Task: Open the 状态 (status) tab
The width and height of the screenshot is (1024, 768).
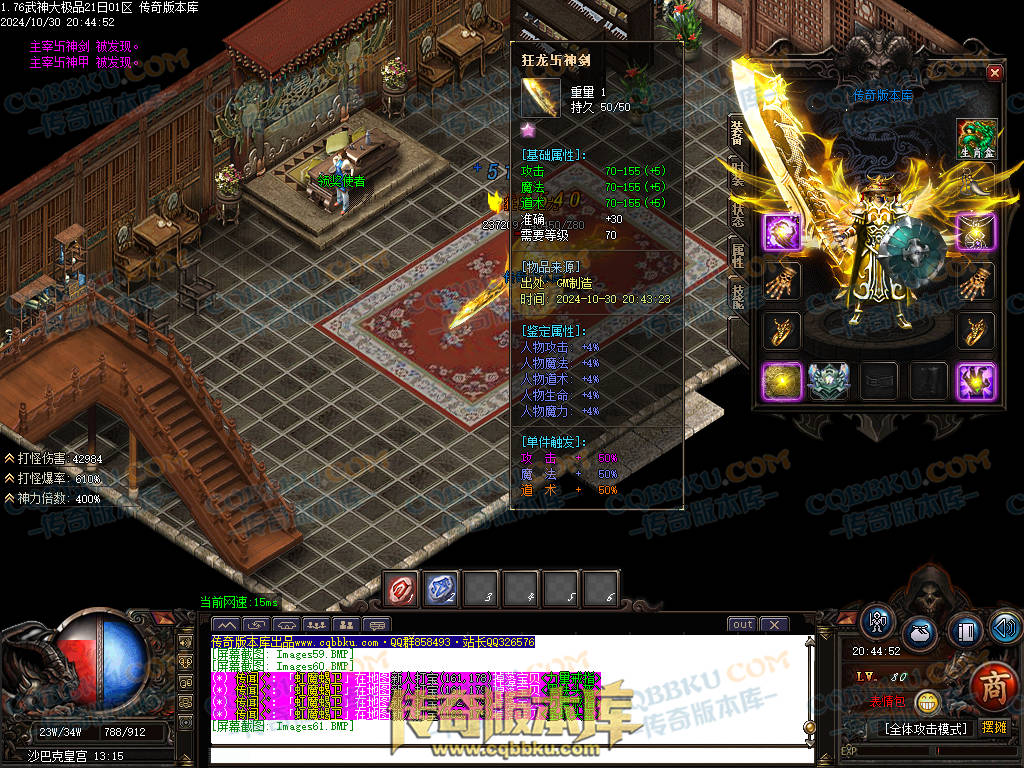Action: [x=737, y=215]
